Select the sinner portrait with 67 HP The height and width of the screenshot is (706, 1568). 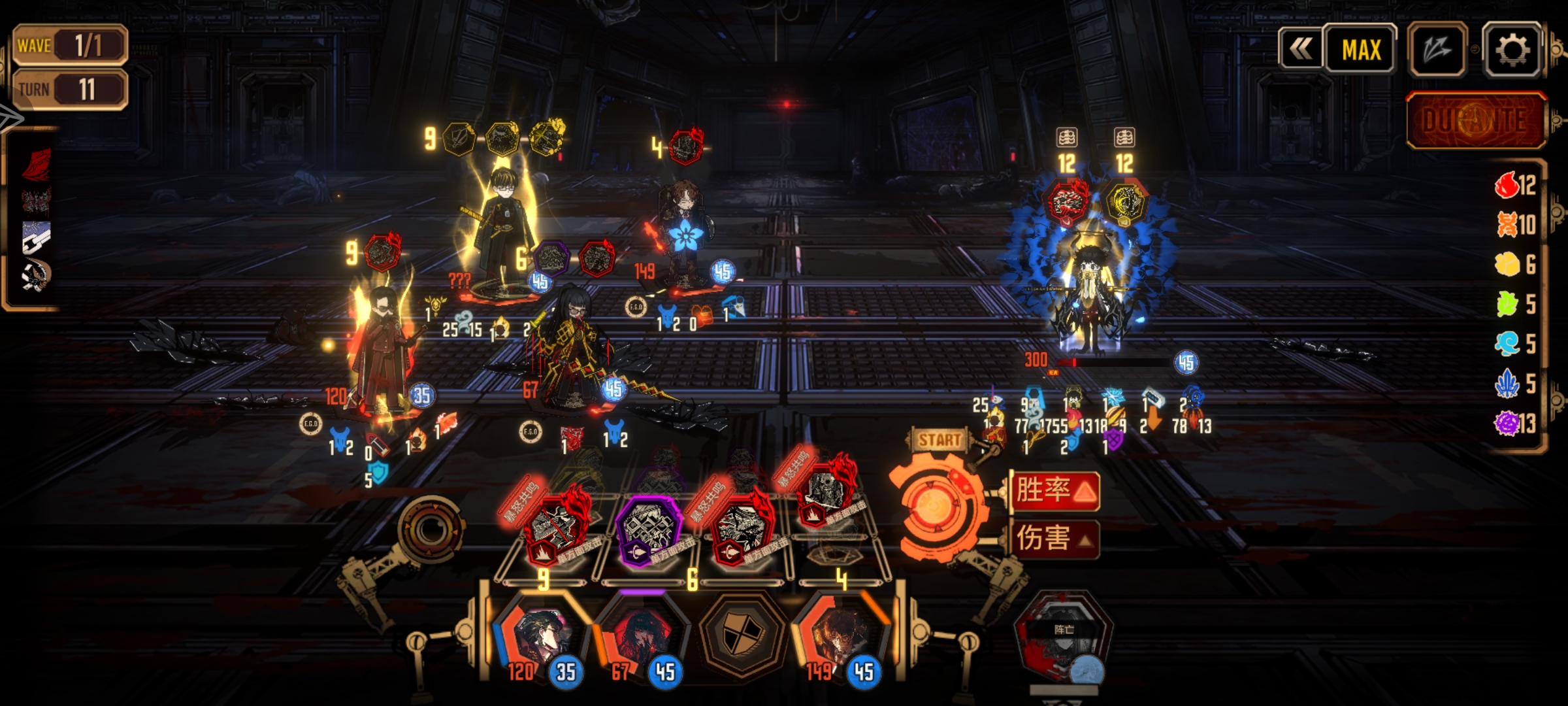pyautogui.click(x=640, y=637)
